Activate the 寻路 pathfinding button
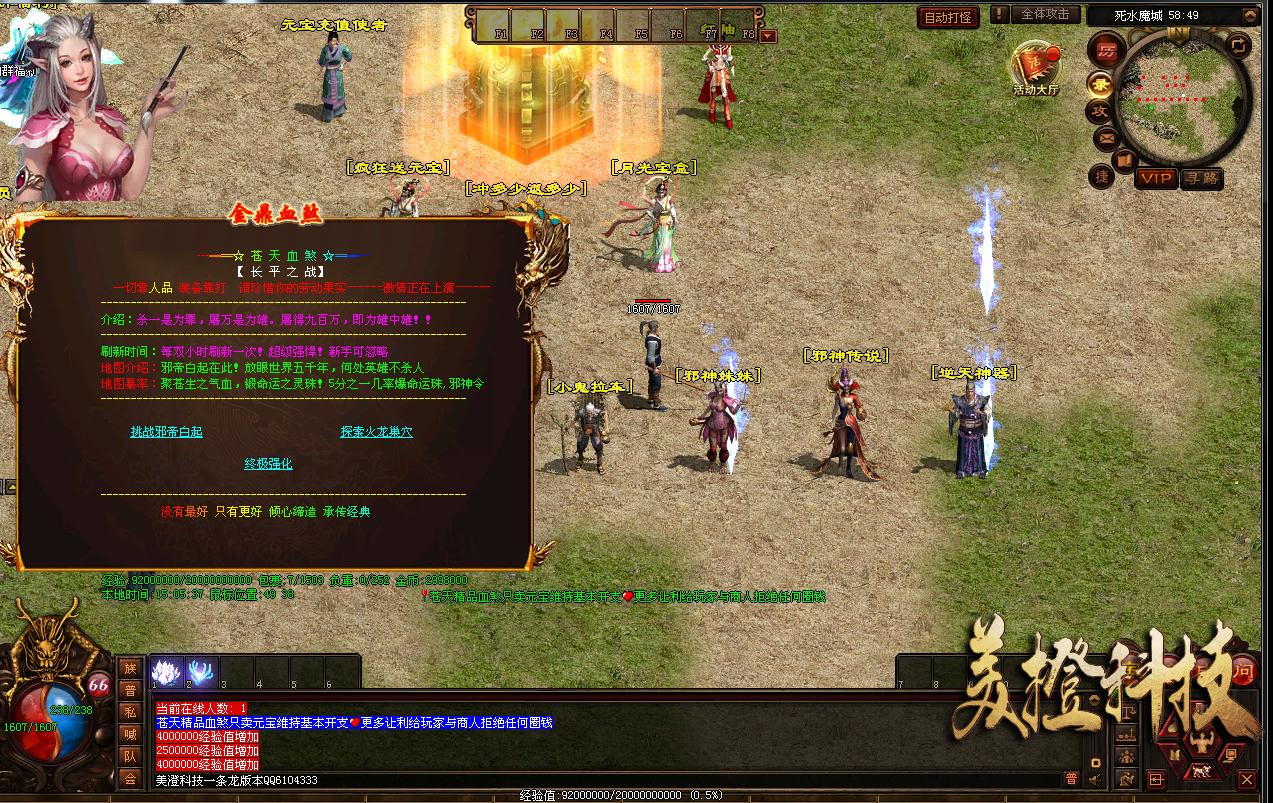The height and width of the screenshot is (803, 1273). pyautogui.click(x=1201, y=178)
